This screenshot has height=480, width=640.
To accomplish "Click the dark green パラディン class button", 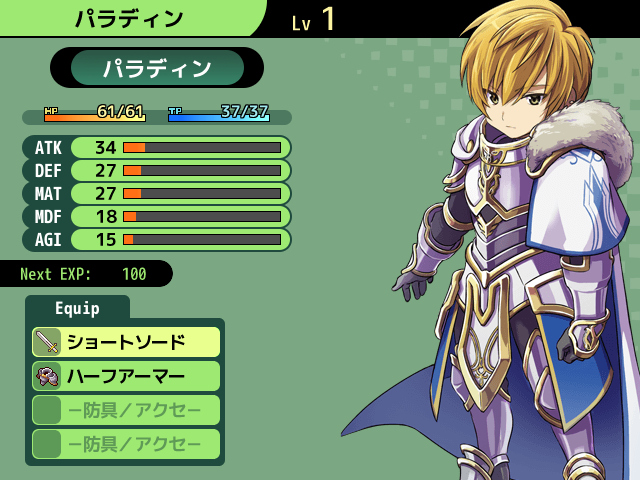I will click(x=157, y=68).
